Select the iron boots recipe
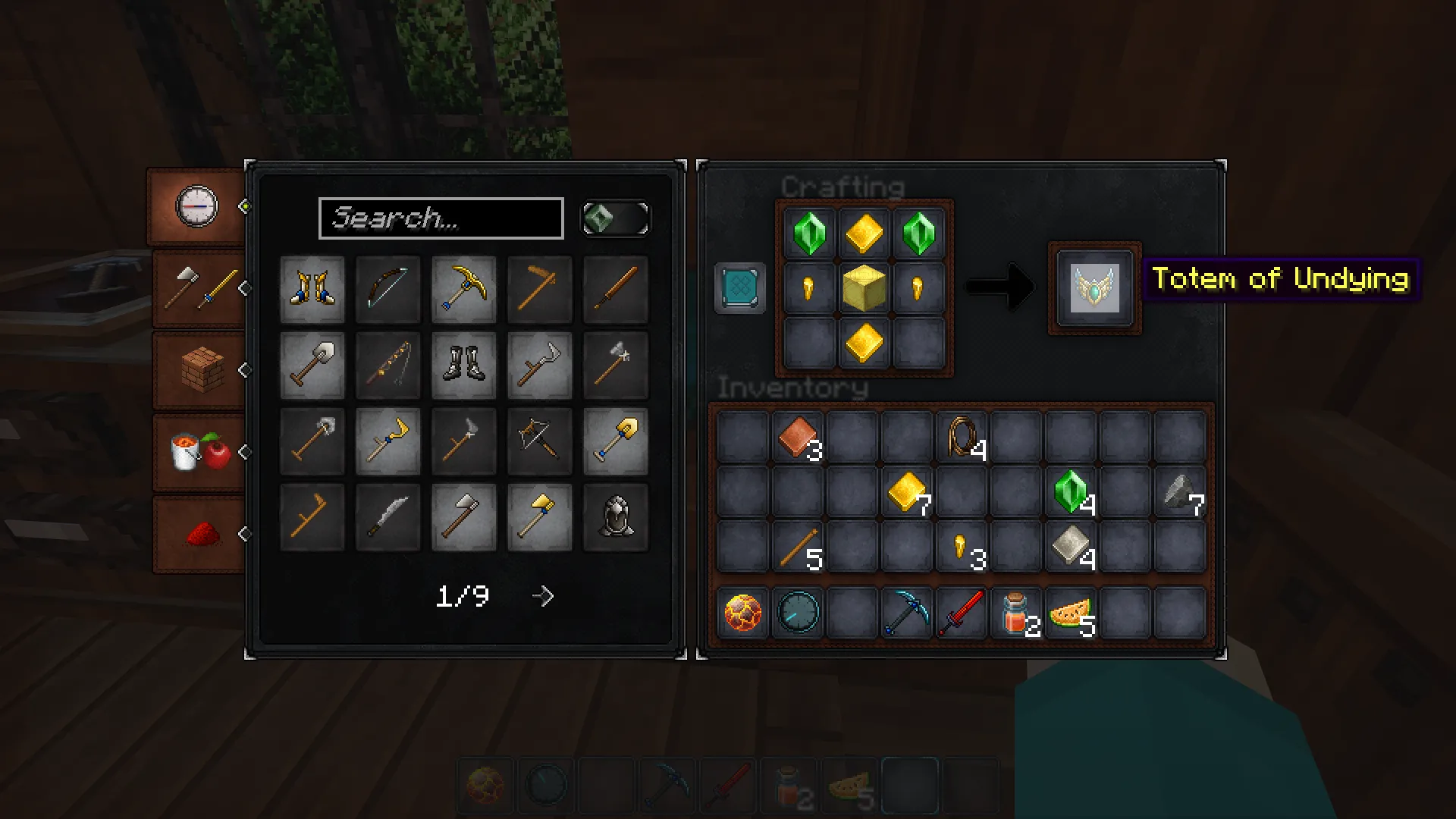1456x819 pixels. point(464,366)
